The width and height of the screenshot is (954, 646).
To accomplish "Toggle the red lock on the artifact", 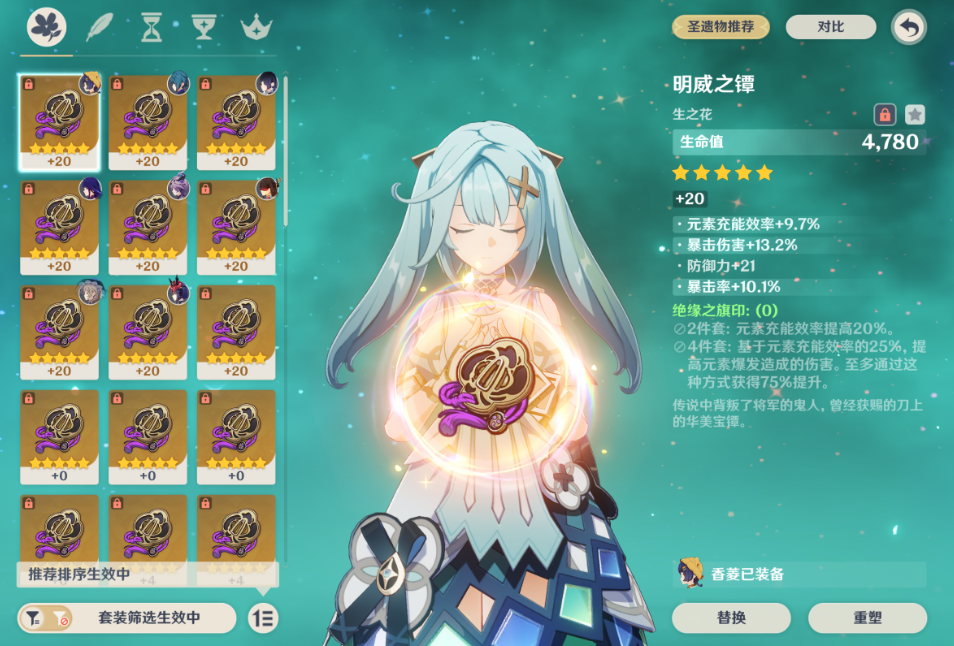I will [884, 114].
